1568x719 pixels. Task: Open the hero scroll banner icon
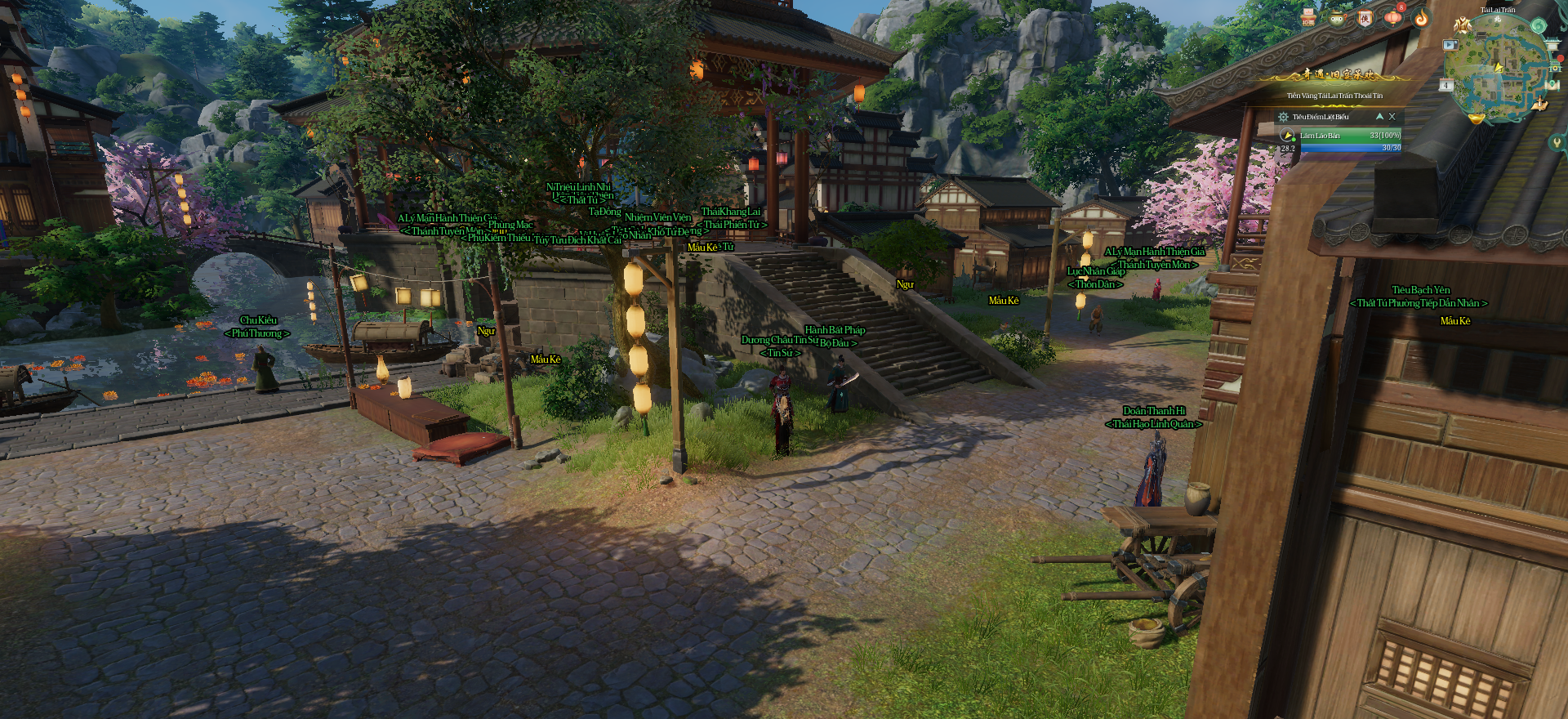coord(1365,17)
